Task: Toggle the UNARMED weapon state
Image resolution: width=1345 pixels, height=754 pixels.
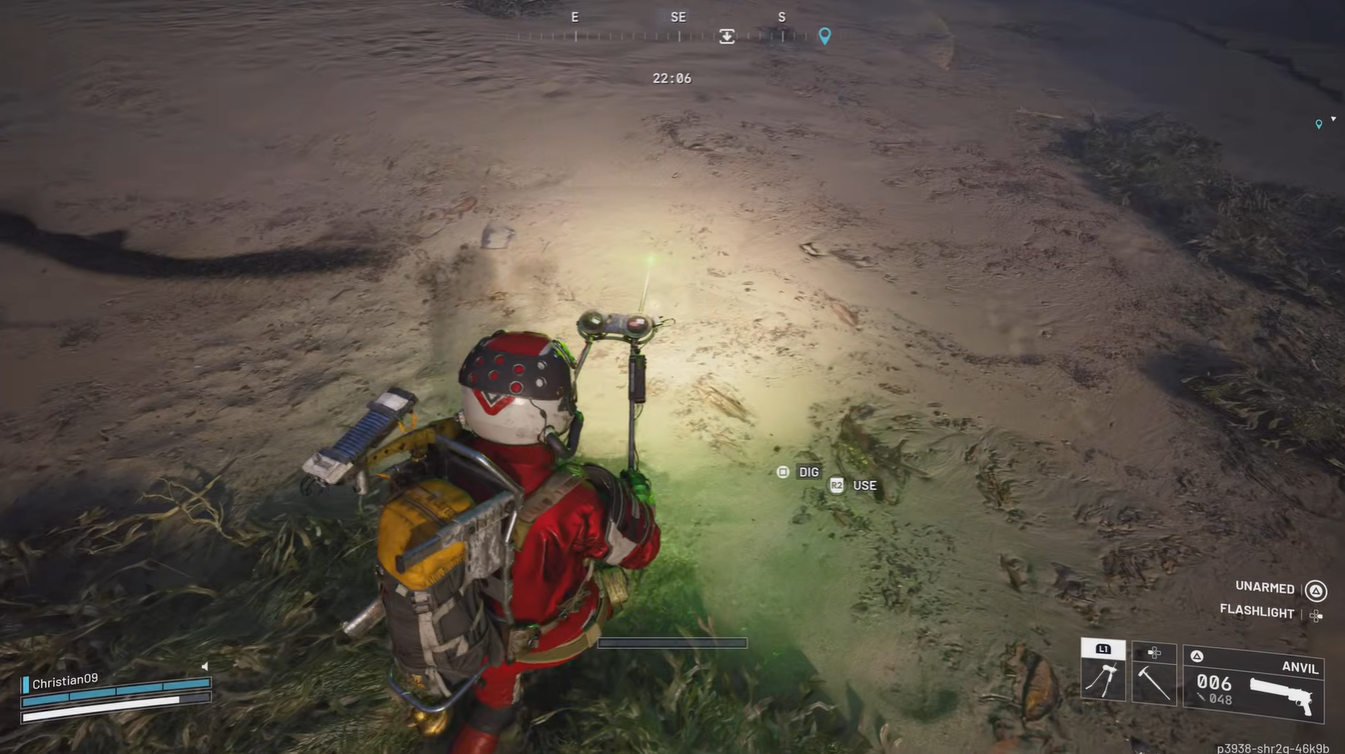Action: click(1264, 587)
